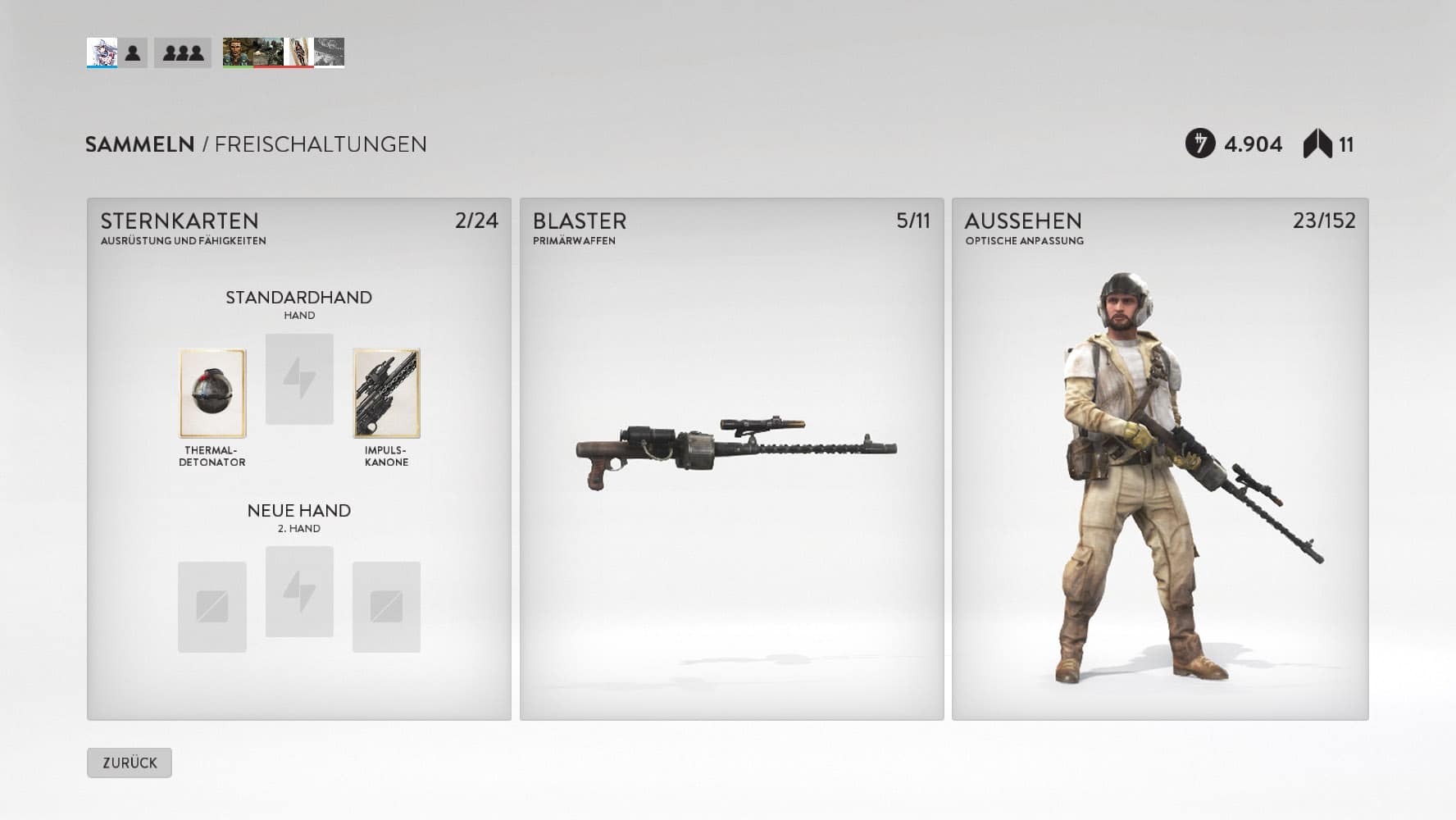This screenshot has width=1456, height=820.
Task: Click the single player silhouette icon
Action: point(133,53)
